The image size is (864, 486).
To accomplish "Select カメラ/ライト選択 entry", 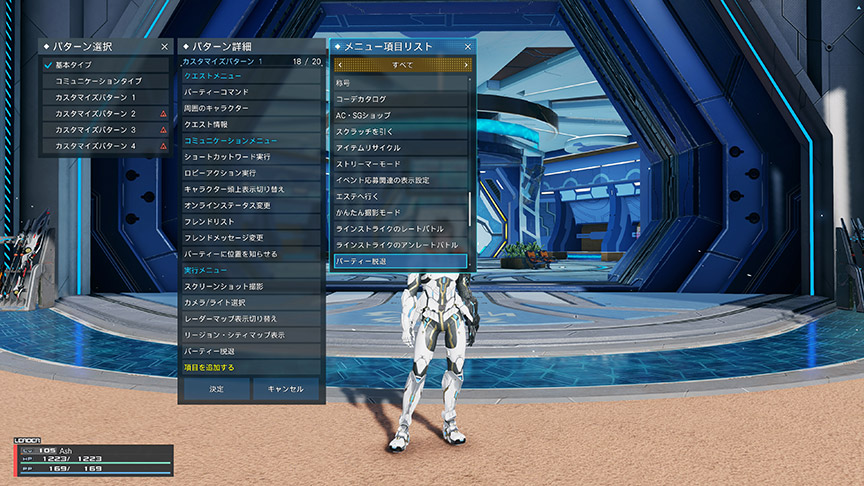I will [250, 302].
